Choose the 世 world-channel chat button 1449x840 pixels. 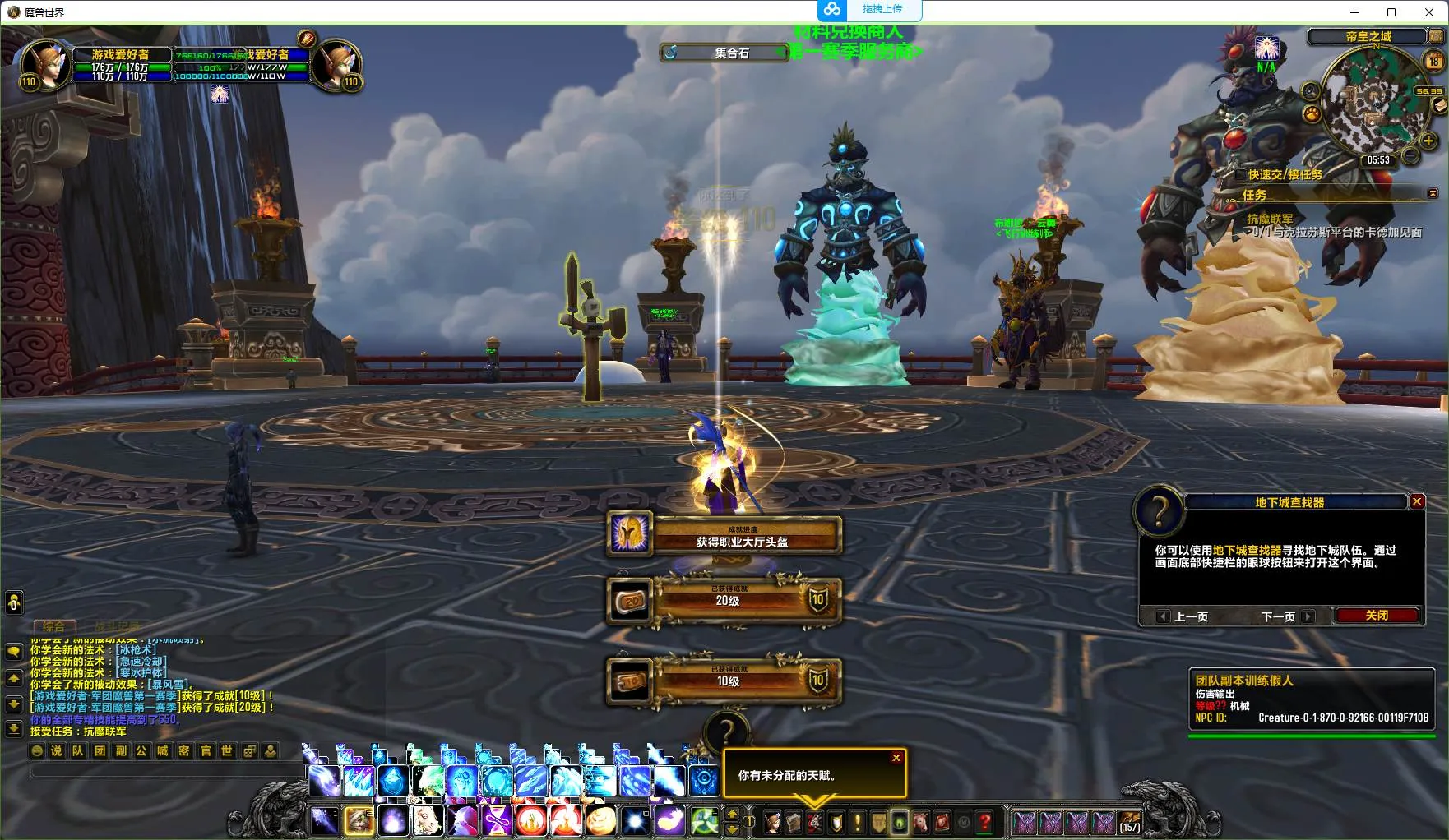(x=227, y=750)
